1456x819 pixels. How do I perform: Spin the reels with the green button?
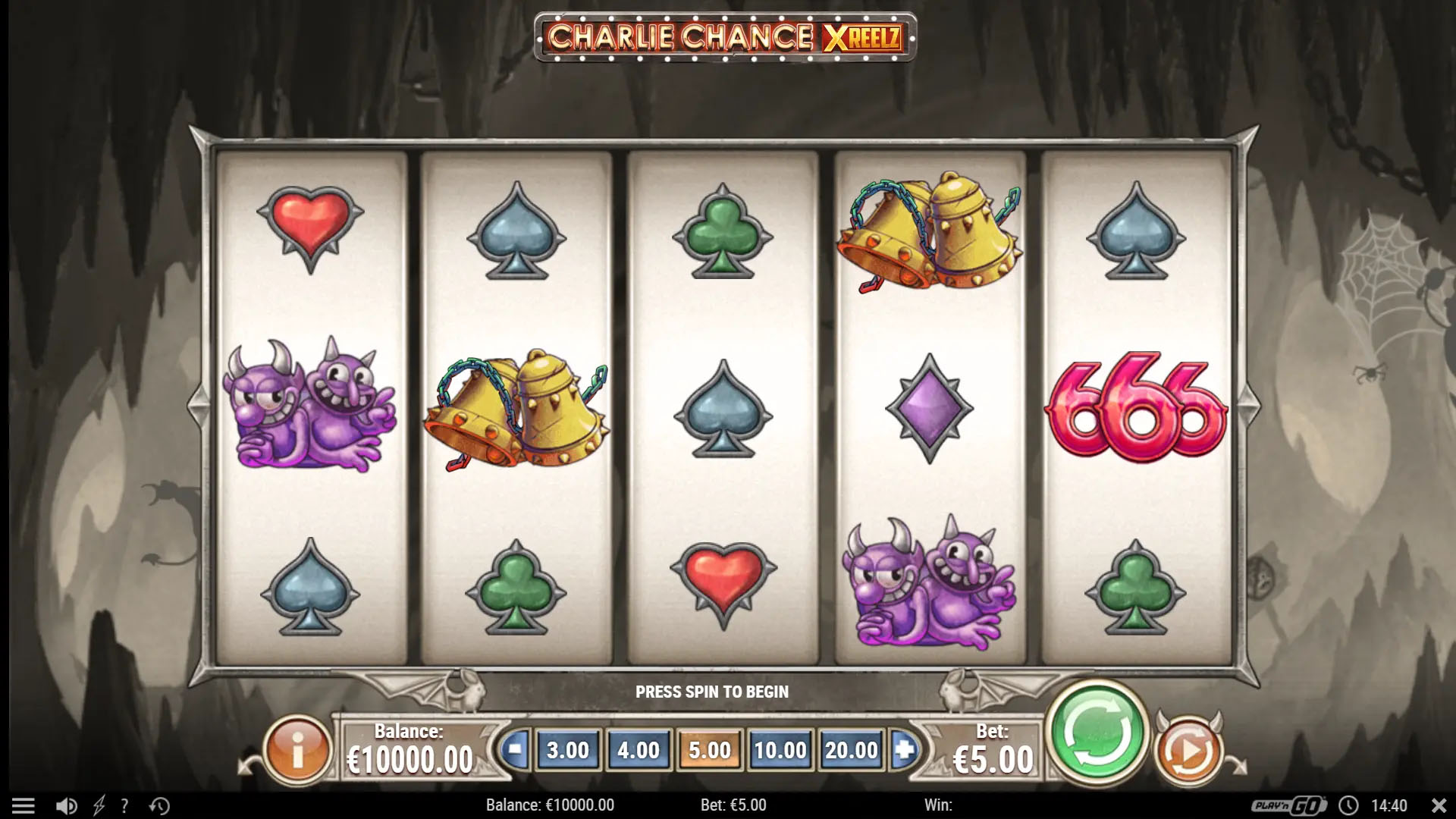tap(1097, 733)
